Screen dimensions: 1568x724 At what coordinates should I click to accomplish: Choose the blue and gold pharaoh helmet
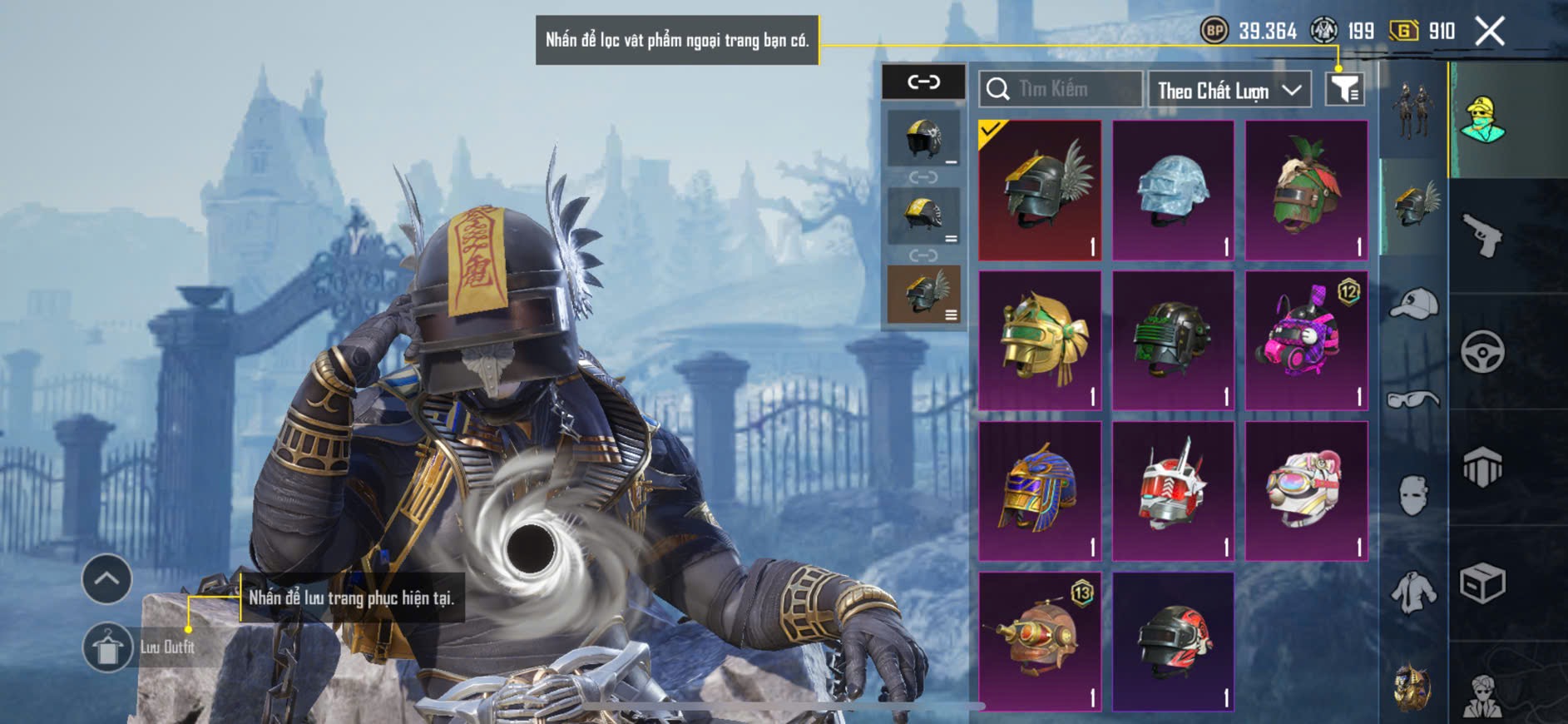[1040, 491]
